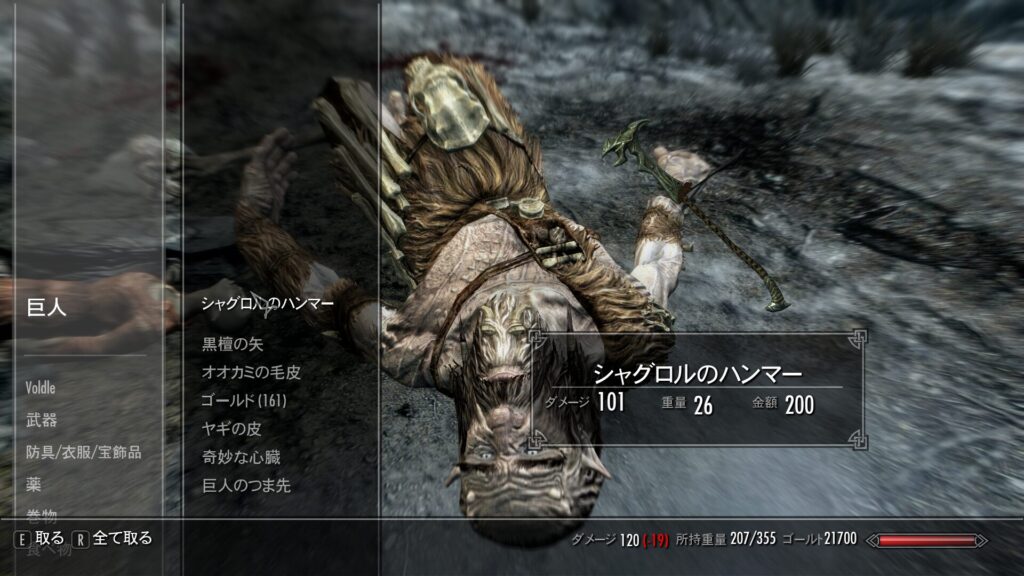1024x576 pixels.
Task: Loot the gold entry ゴールド(161)
Action: pos(244,400)
